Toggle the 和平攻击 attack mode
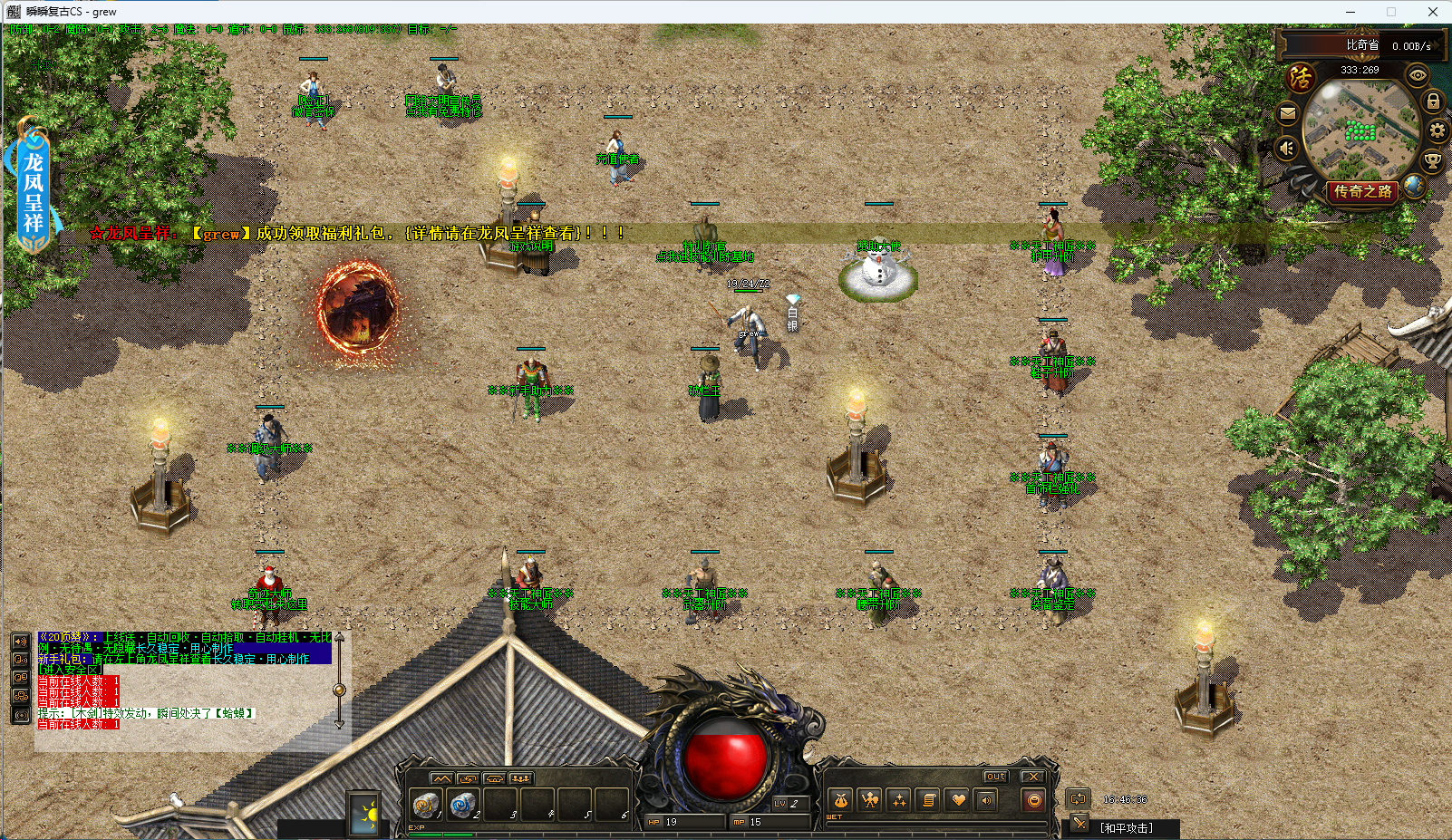This screenshot has height=840, width=1452. pyautogui.click(x=1127, y=828)
